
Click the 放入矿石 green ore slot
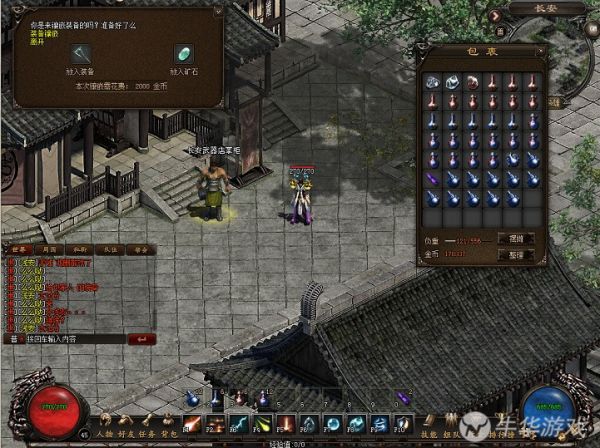(183, 54)
